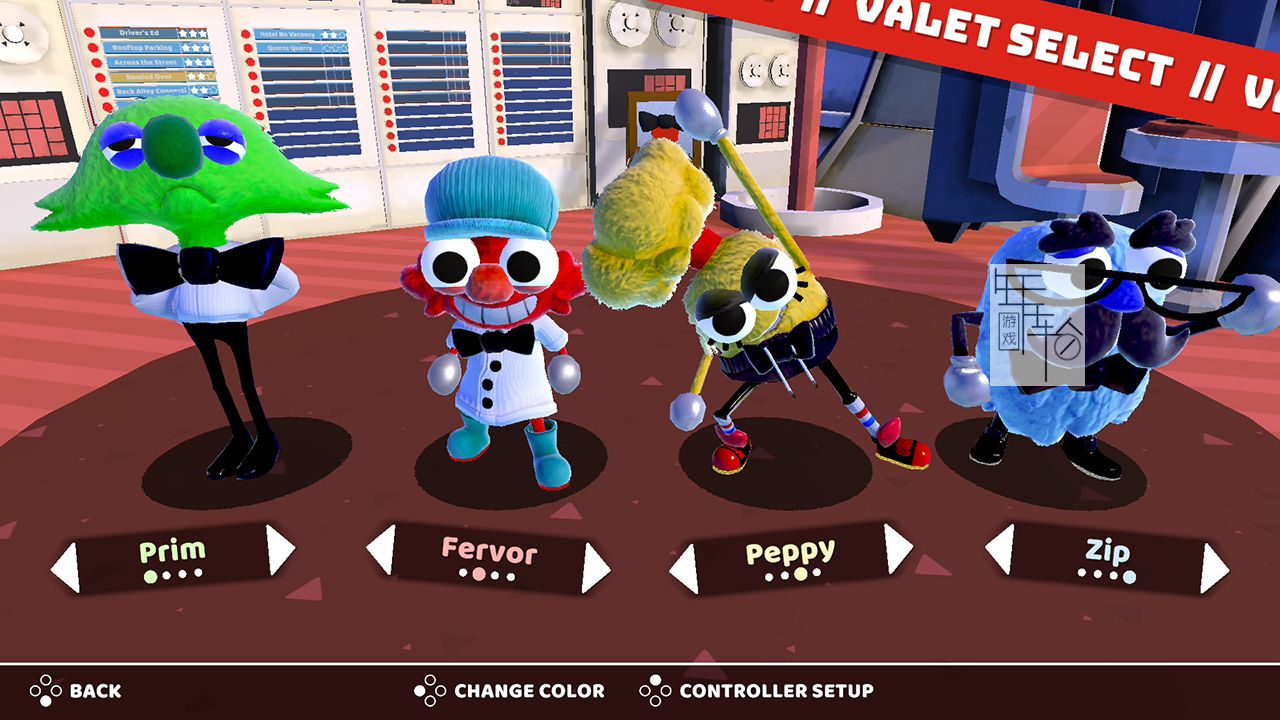Screen dimensions: 1280x720
Task: Cycle Fervor selector to the previous option
Action: click(x=381, y=549)
